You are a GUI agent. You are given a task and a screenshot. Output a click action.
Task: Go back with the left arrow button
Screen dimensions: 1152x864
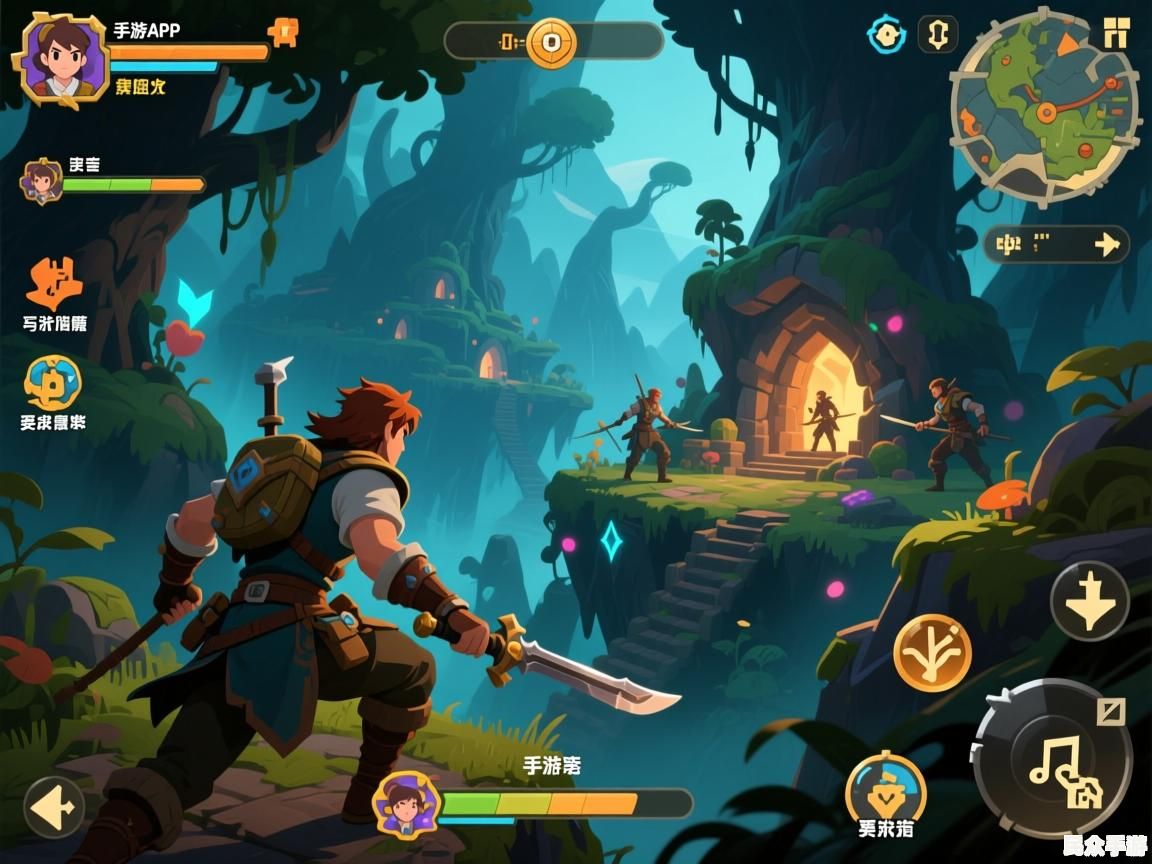(55, 806)
